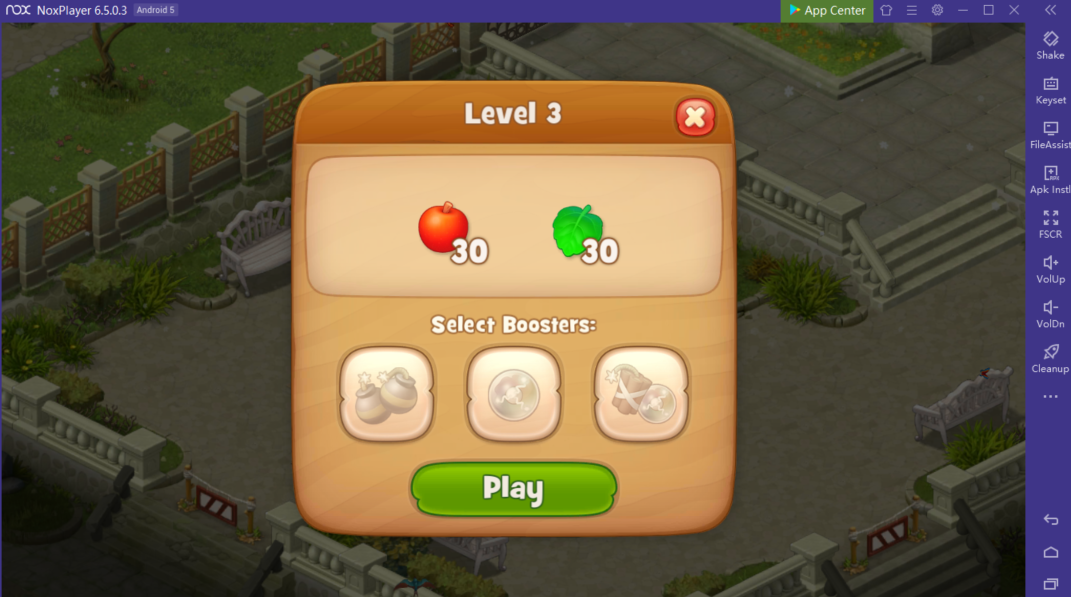The height and width of the screenshot is (597, 1071).
Task: Open the Keyset keyboard mapping tool
Action: click(1050, 89)
